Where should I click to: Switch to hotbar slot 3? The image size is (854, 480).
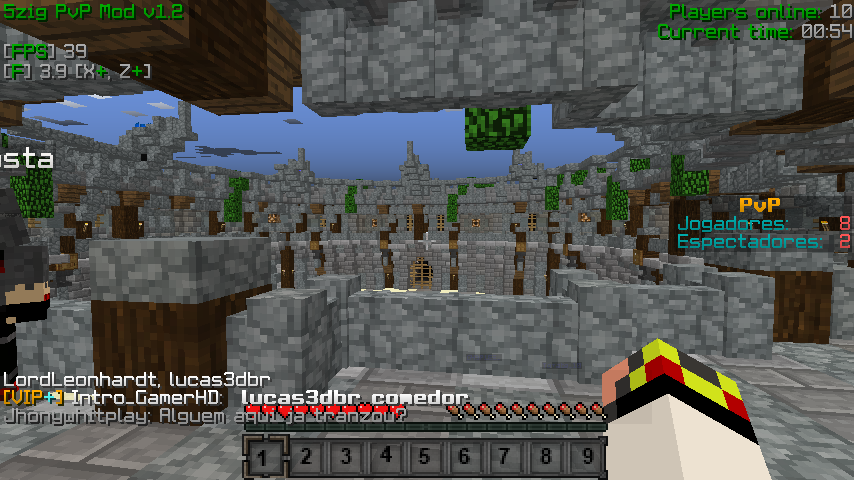346,458
